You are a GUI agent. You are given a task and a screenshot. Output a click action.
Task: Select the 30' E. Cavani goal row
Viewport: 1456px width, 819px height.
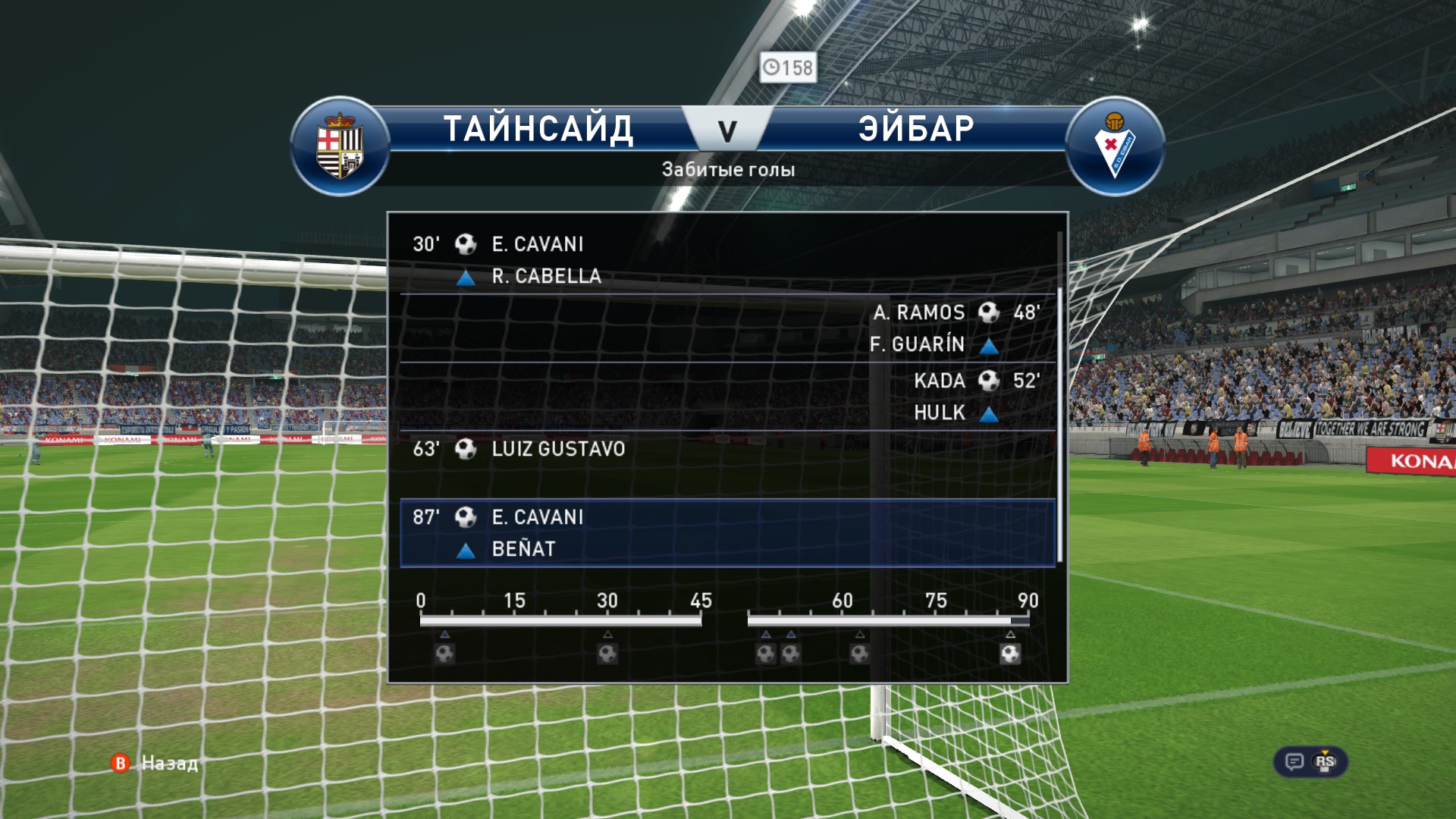click(x=726, y=259)
